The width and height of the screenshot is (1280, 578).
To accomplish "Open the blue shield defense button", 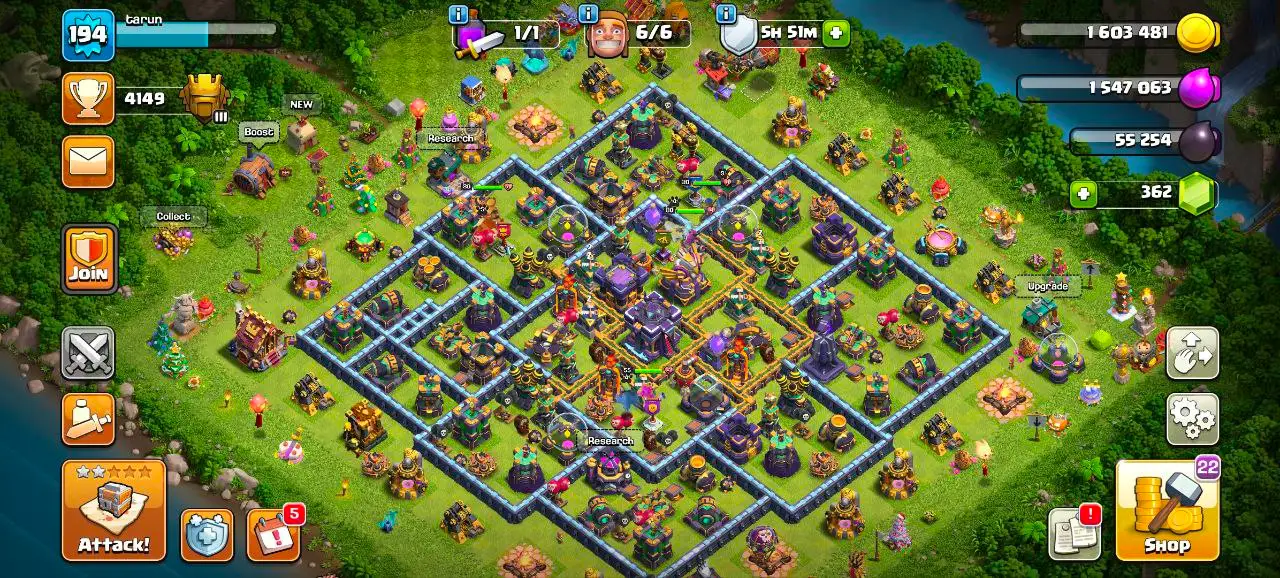I will click(x=207, y=535).
